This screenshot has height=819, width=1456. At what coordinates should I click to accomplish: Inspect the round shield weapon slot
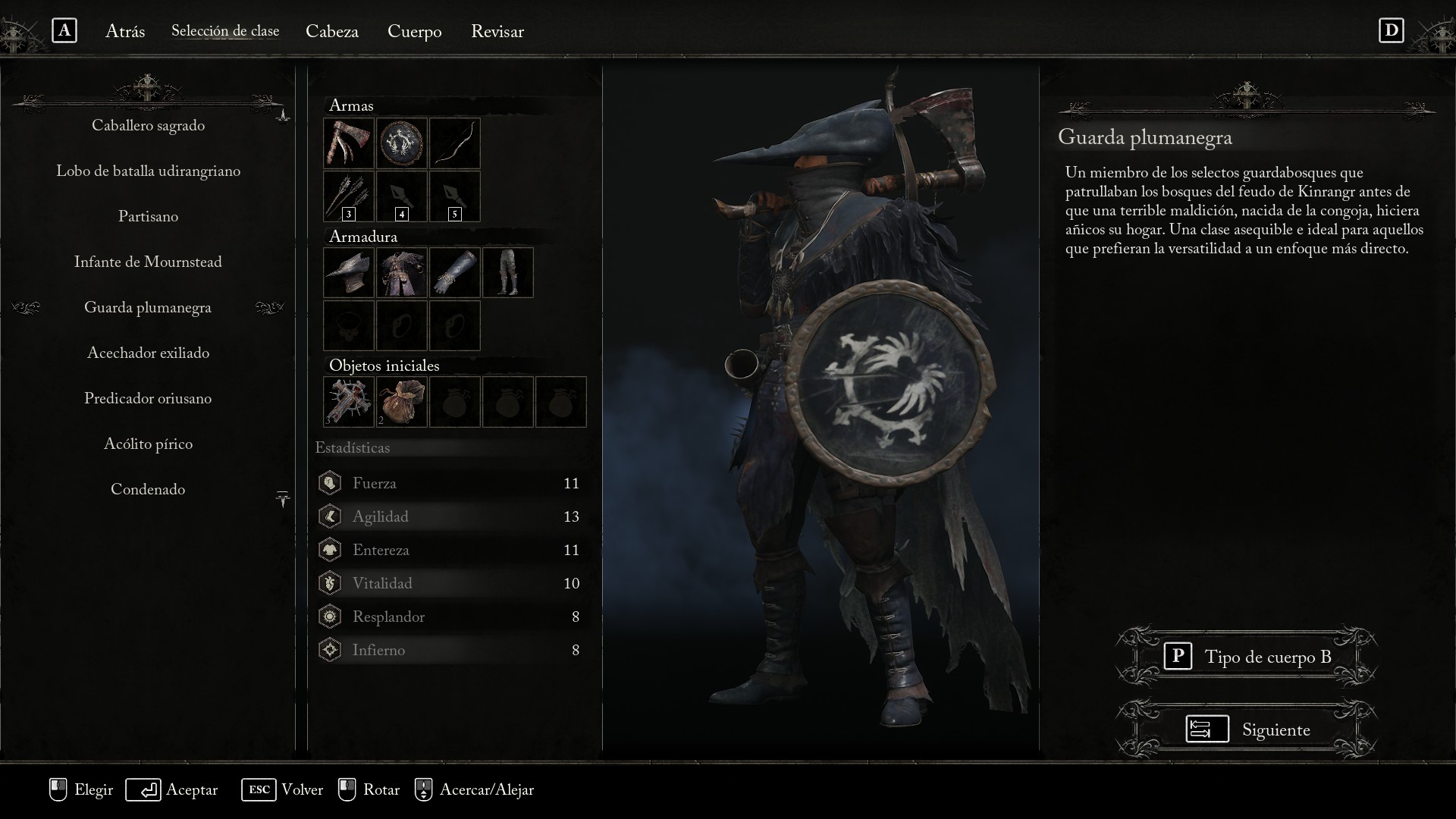tap(402, 143)
